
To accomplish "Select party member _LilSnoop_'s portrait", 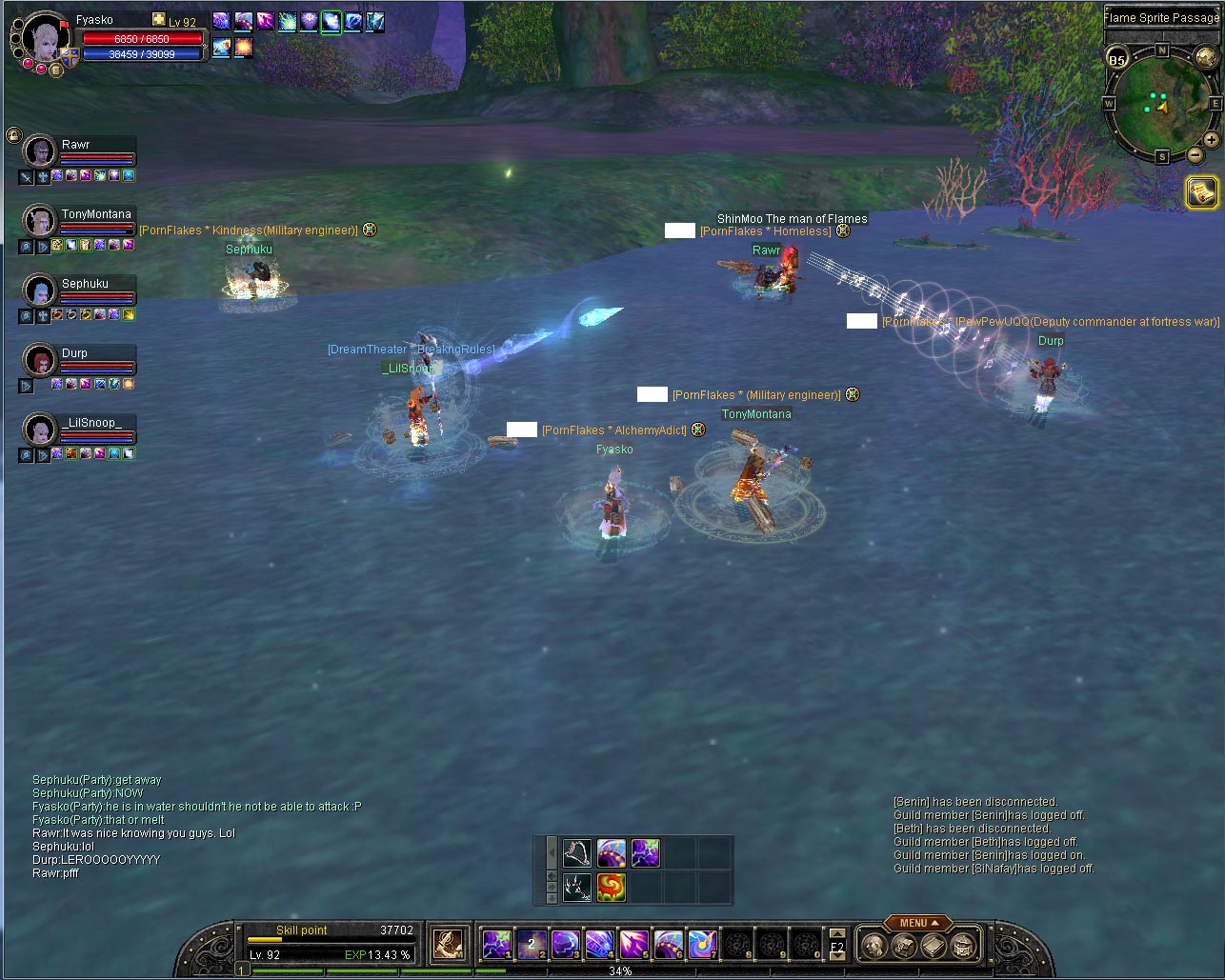I will click(40, 430).
